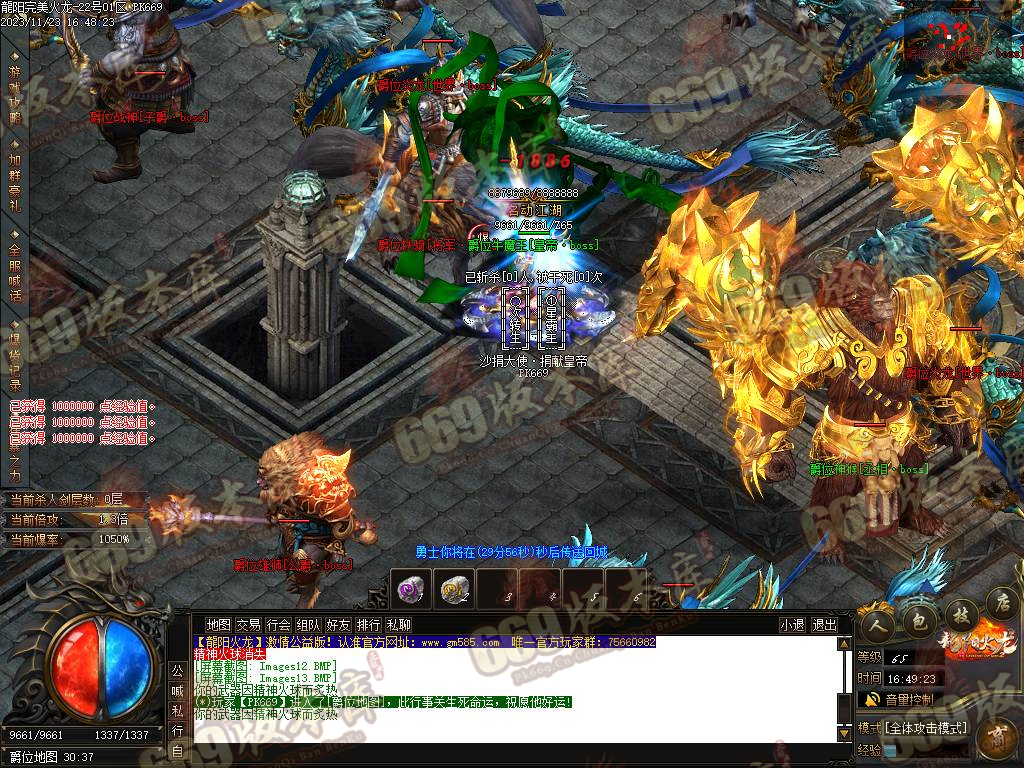Open the 包 bag inventory
Viewport: 1024px width, 768px height.
(916, 621)
